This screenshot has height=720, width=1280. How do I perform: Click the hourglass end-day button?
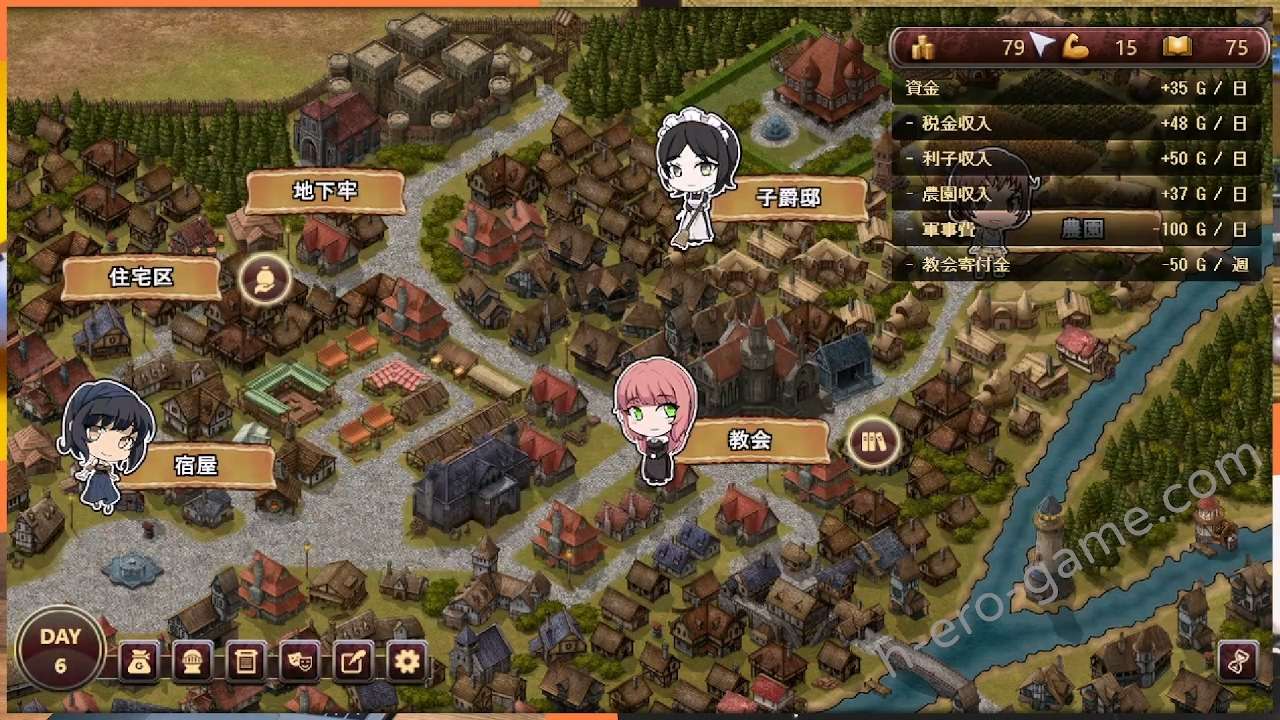[x=1238, y=661]
